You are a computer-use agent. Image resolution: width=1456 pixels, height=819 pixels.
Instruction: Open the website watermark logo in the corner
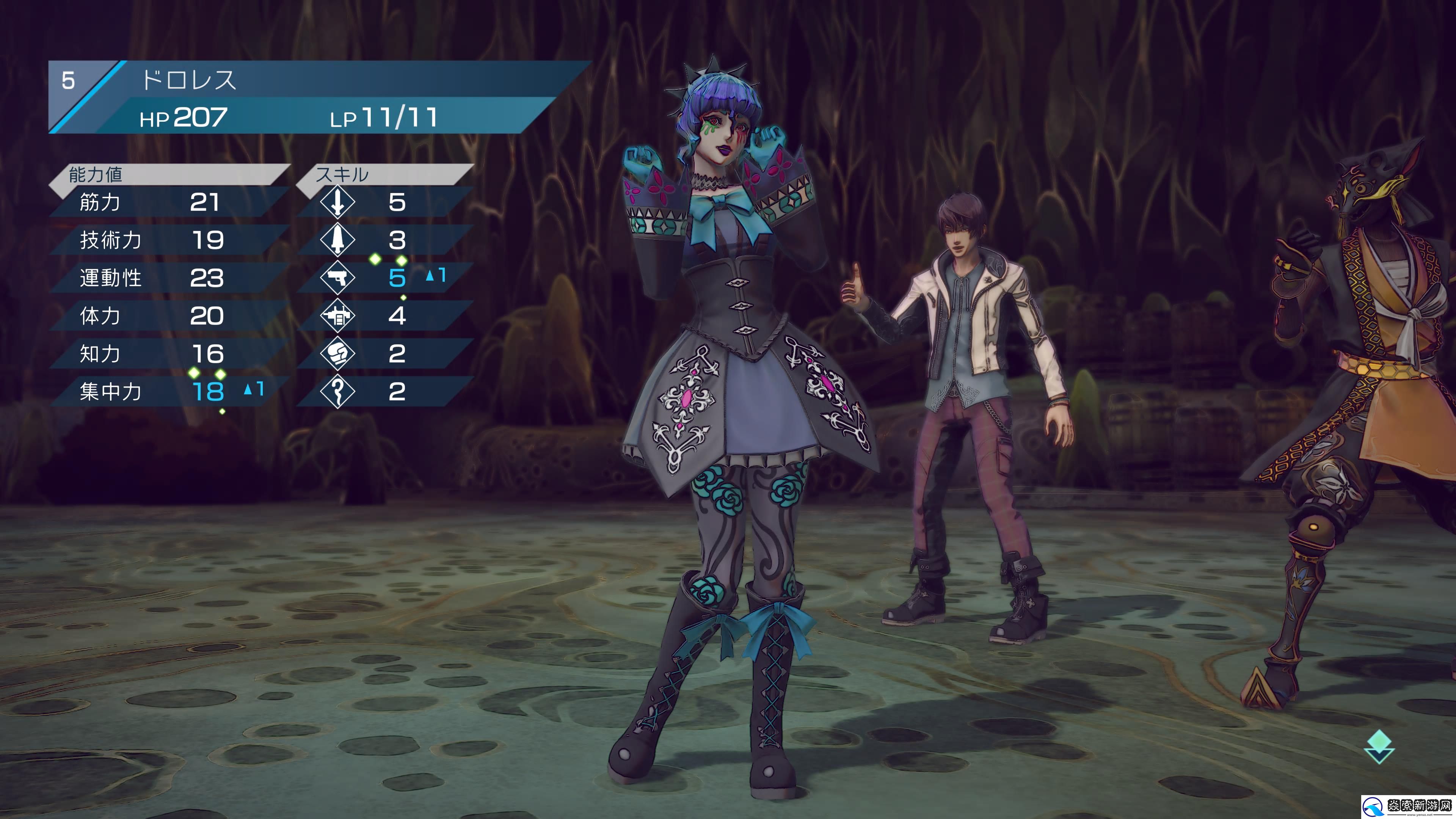(1407, 805)
